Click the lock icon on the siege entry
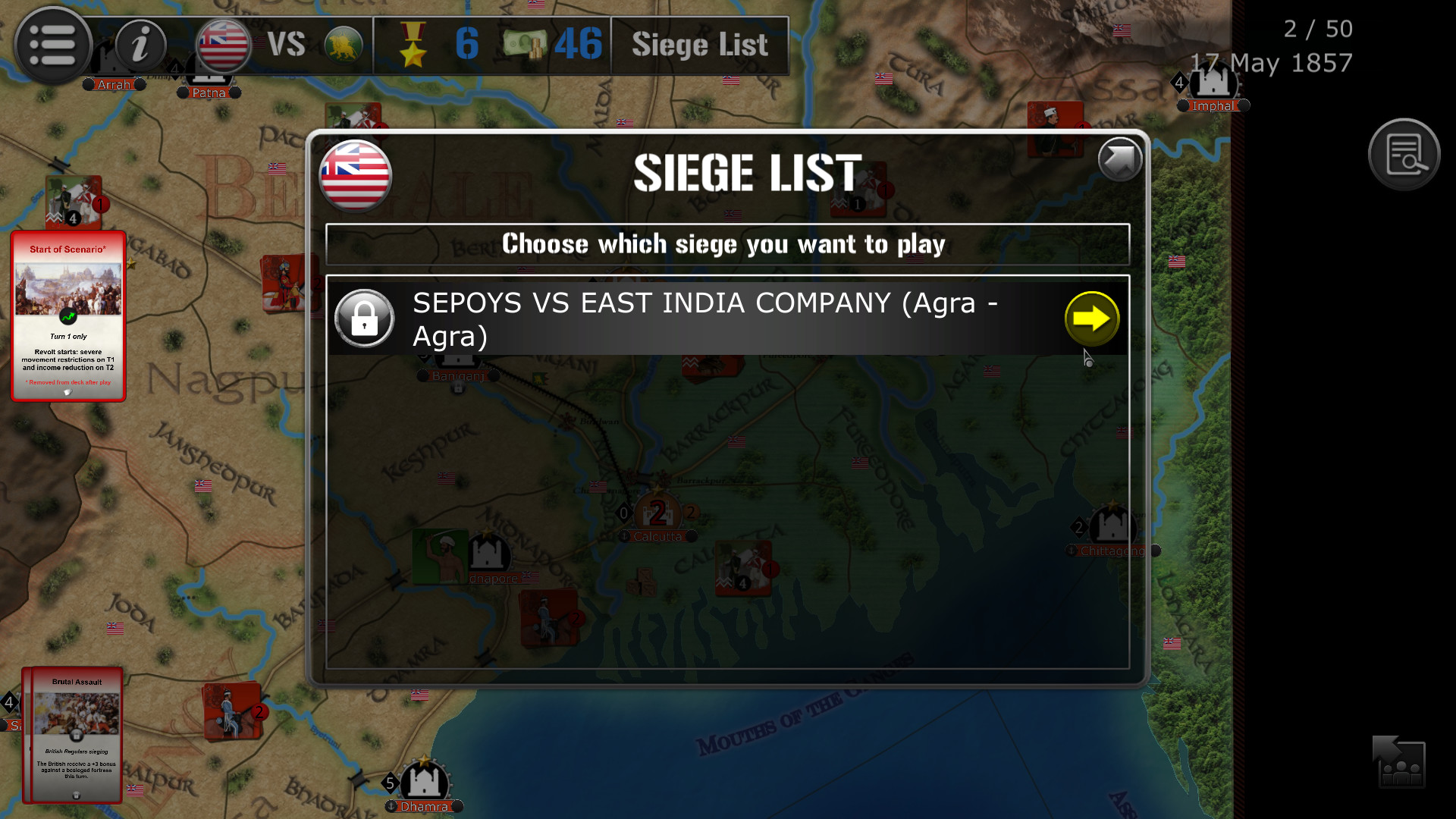1456x819 pixels. click(x=365, y=318)
